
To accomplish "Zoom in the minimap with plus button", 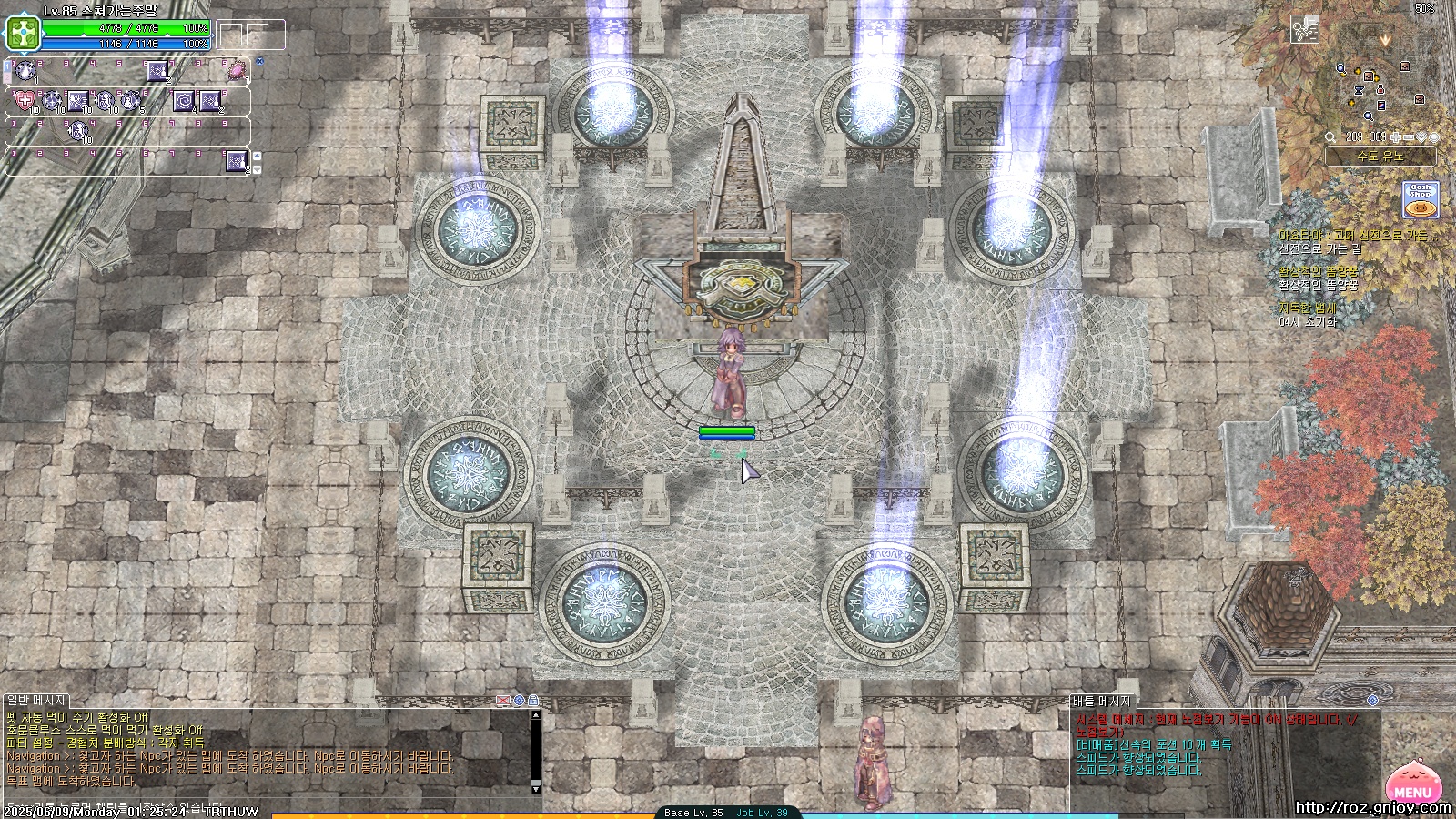I will [x=1396, y=137].
